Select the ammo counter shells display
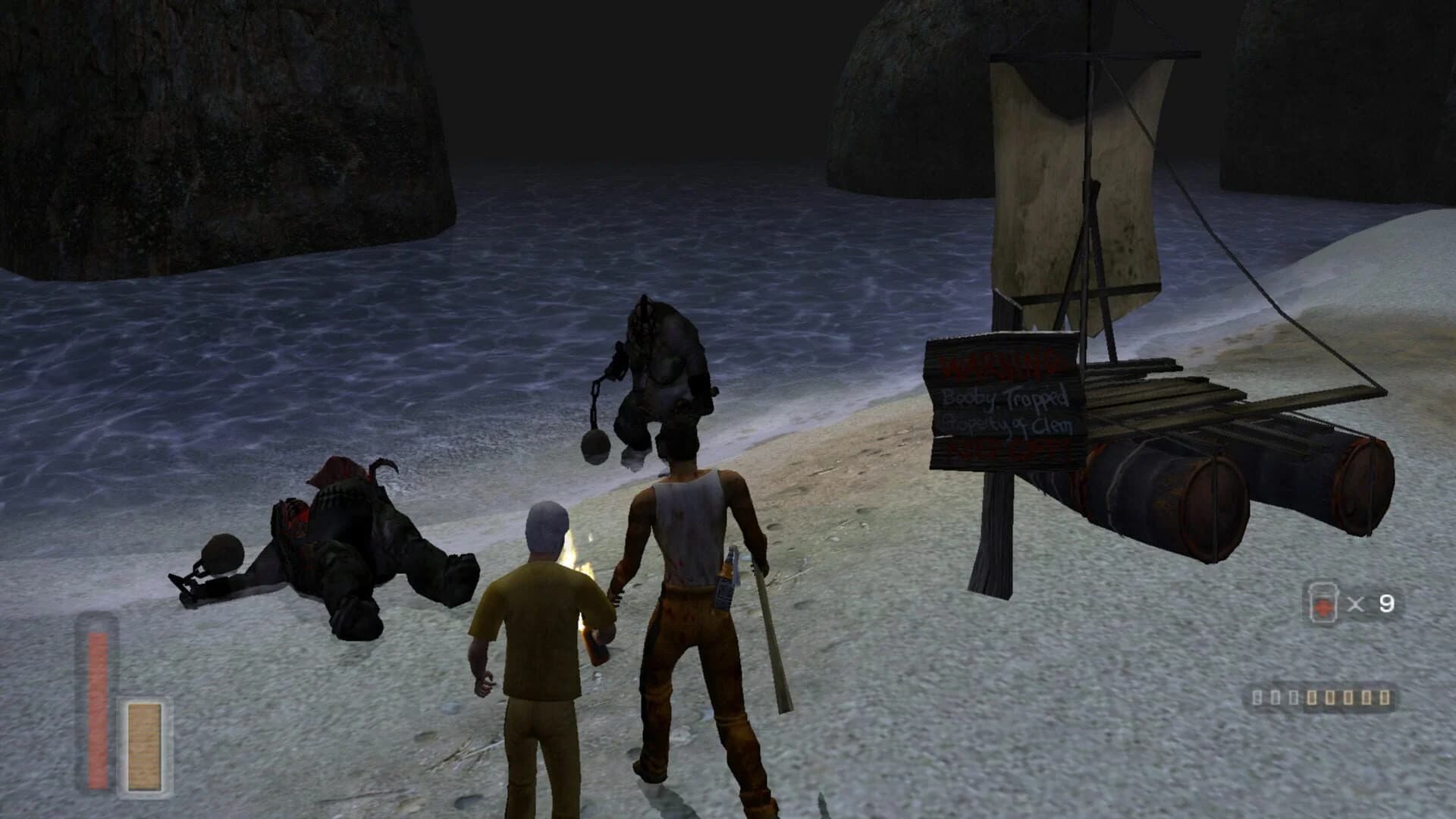The height and width of the screenshot is (819, 1456). click(1323, 698)
